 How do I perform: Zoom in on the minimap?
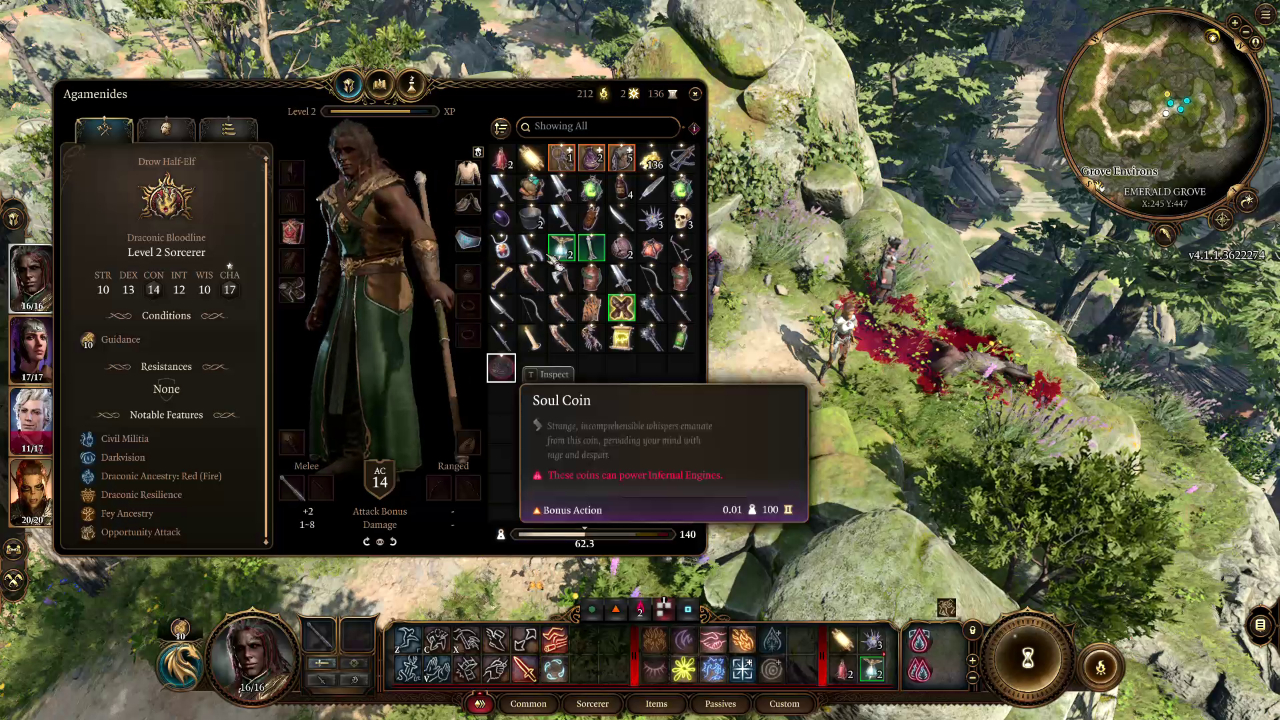coord(1236,23)
